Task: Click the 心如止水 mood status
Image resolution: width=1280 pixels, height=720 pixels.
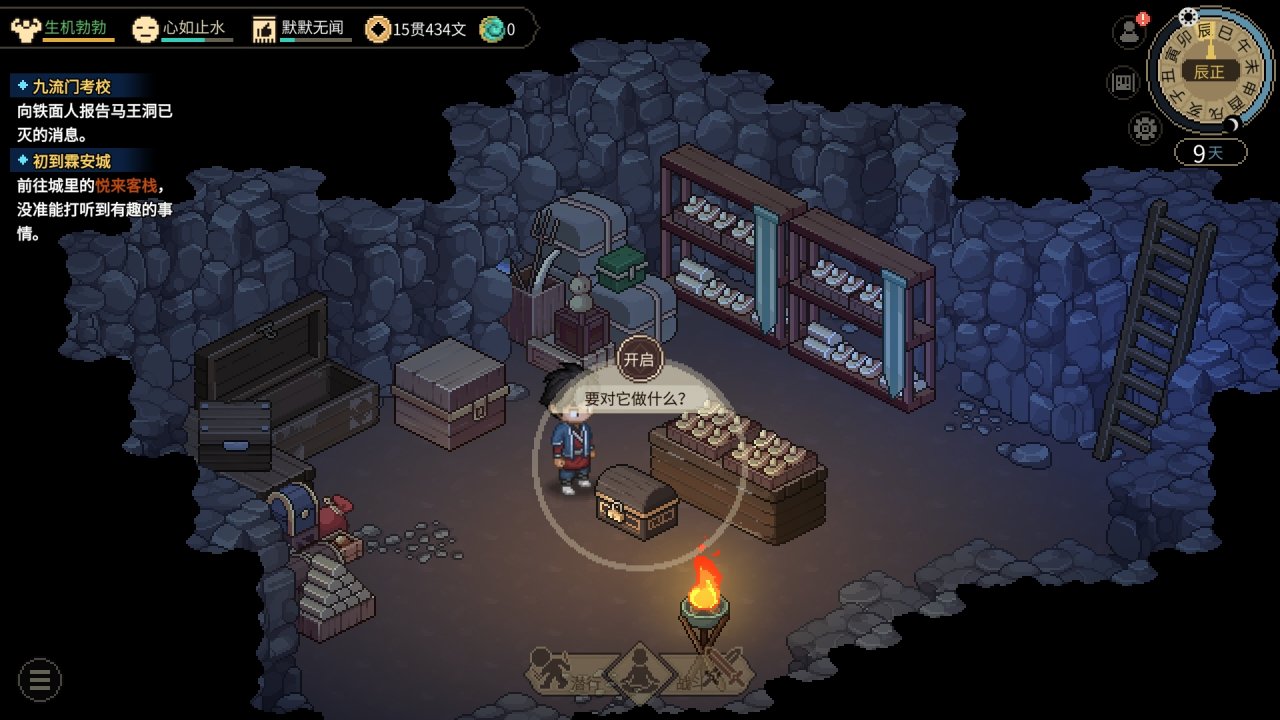Action: click(184, 28)
